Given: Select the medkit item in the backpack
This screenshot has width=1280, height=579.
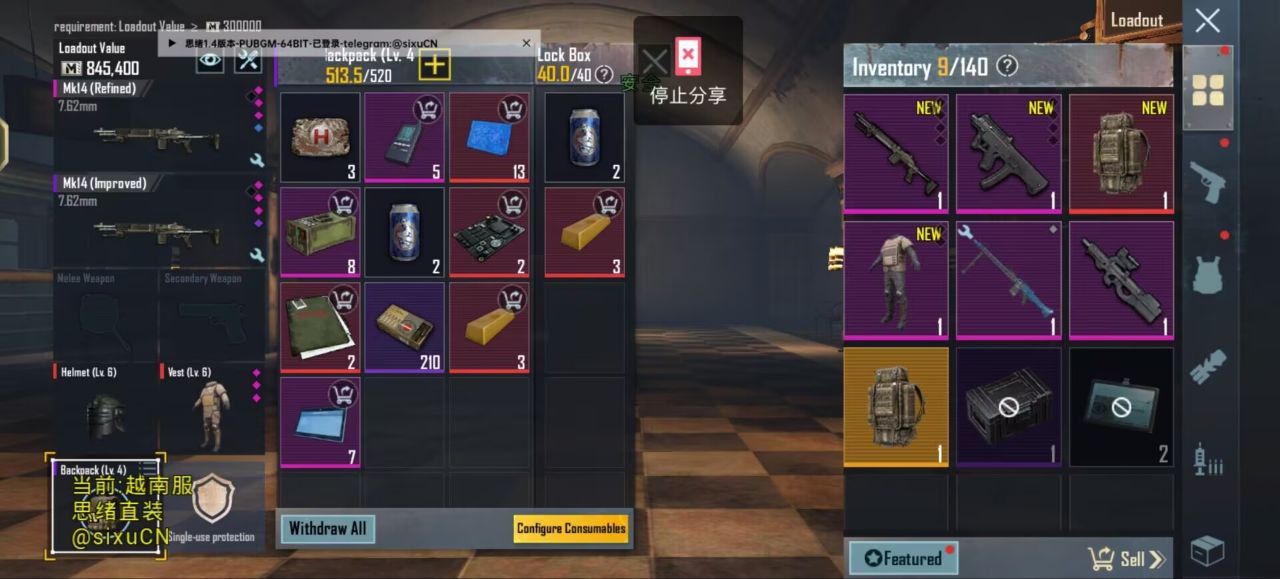Looking at the screenshot, I should [320, 138].
